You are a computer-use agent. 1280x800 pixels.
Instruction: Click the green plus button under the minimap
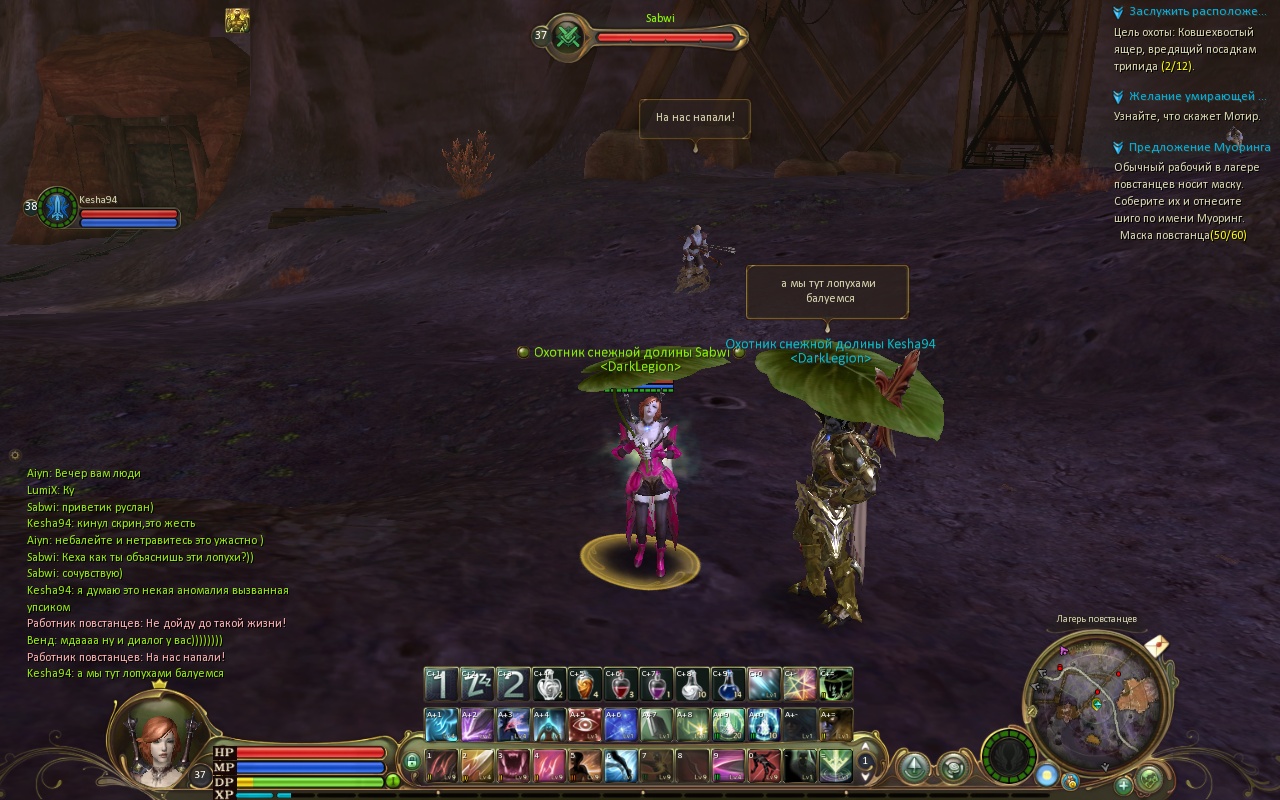point(1123,785)
